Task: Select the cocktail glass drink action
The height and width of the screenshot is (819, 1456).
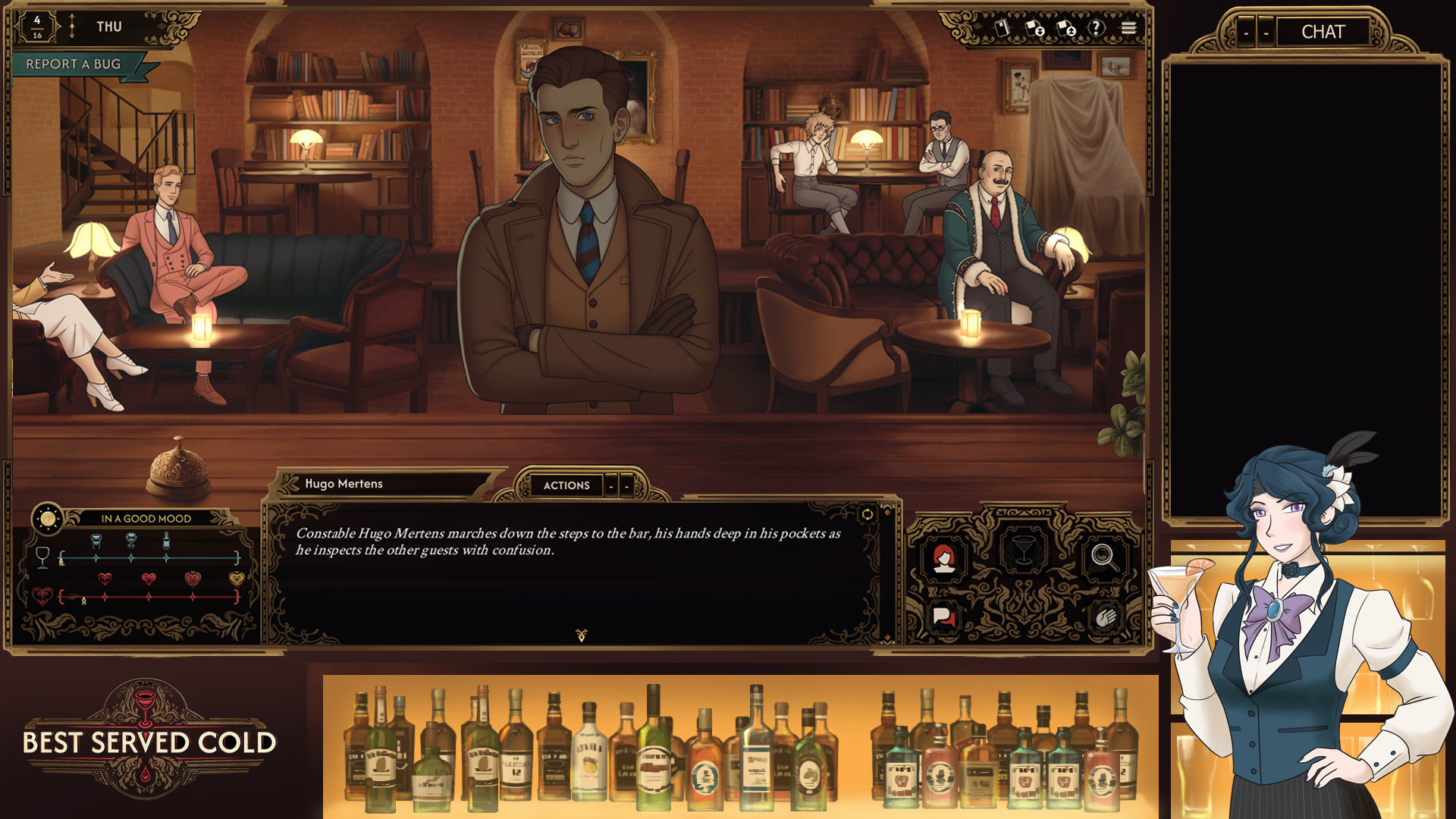Action: [1023, 549]
